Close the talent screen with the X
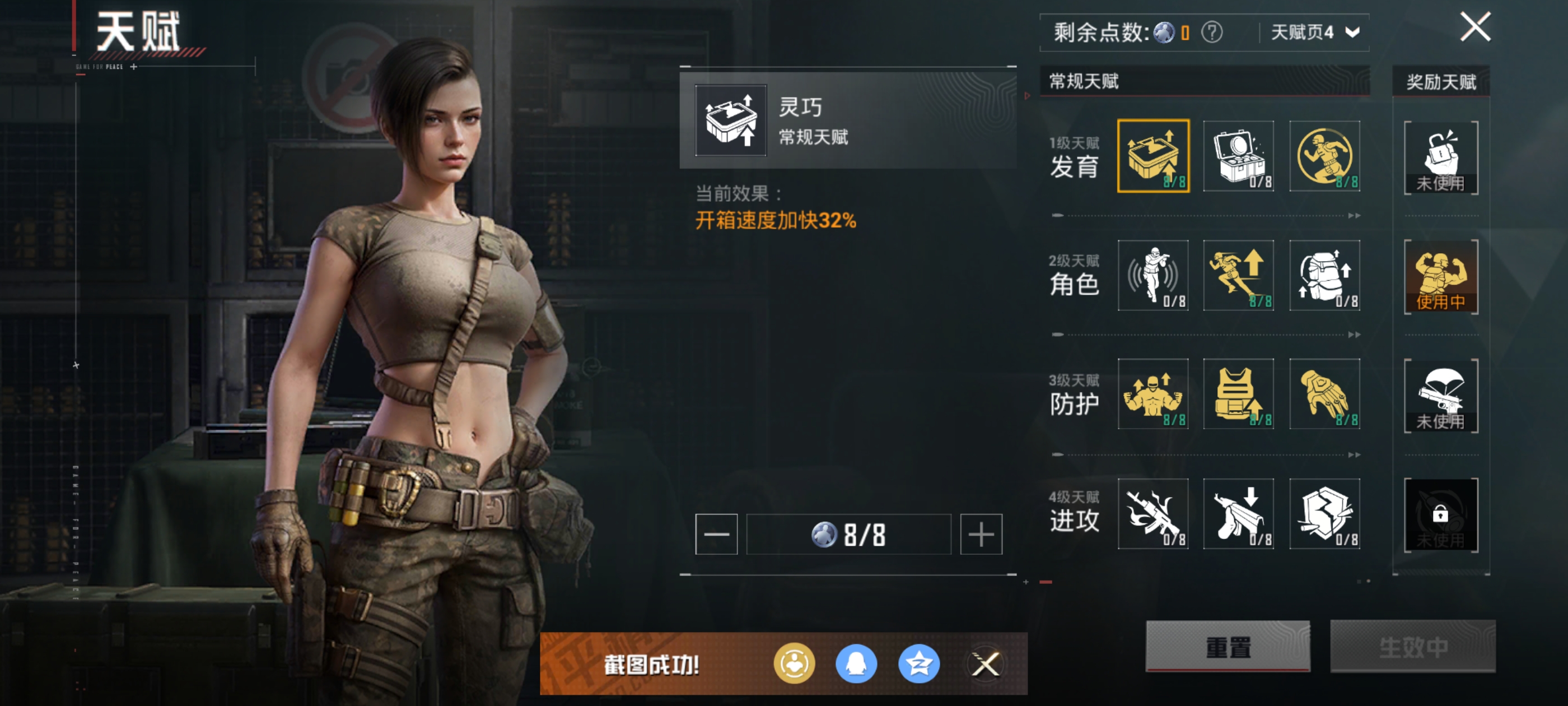Viewport: 1568px width, 706px height. [1475, 27]
